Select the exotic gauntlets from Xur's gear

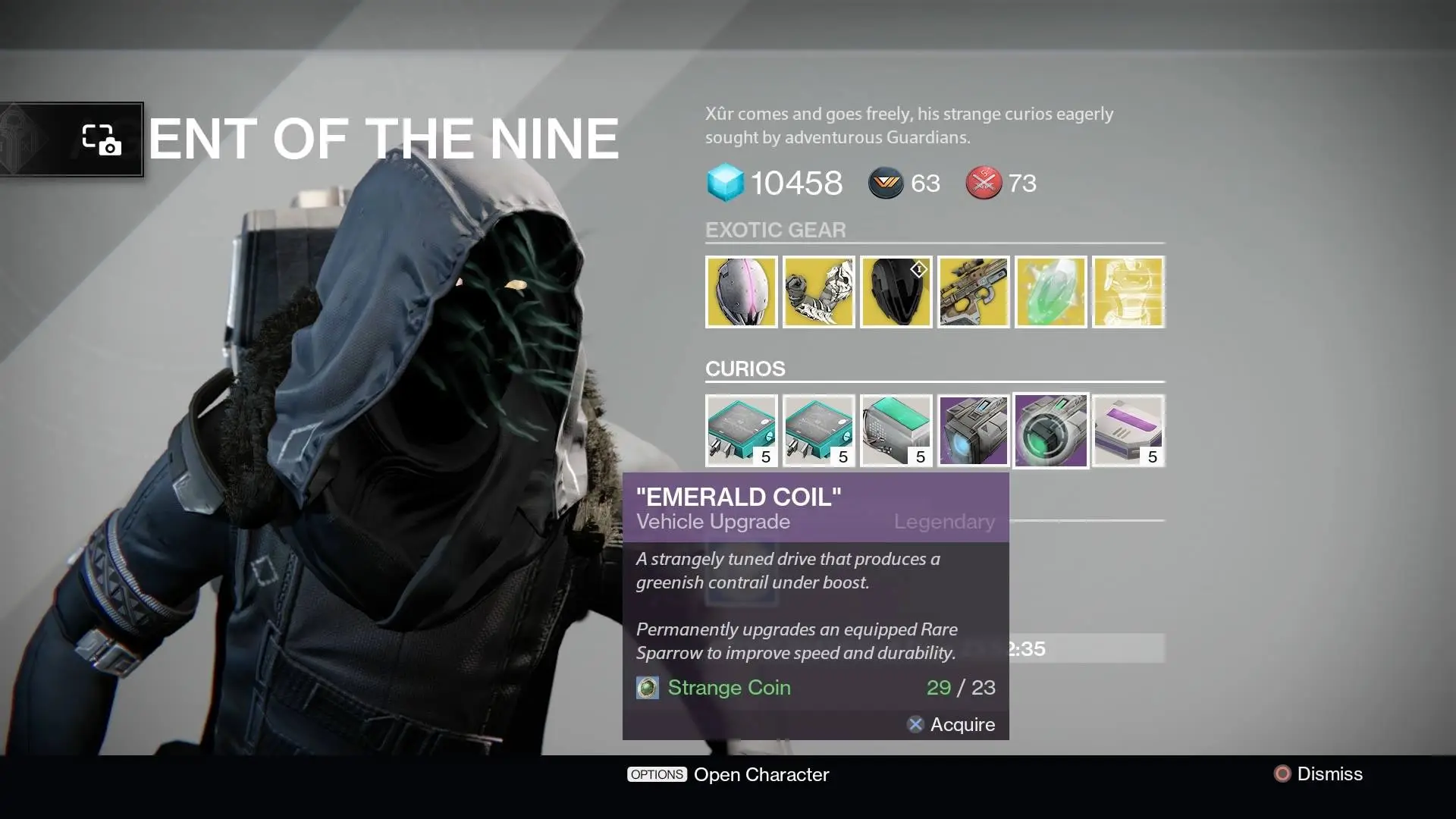point(819,292)
